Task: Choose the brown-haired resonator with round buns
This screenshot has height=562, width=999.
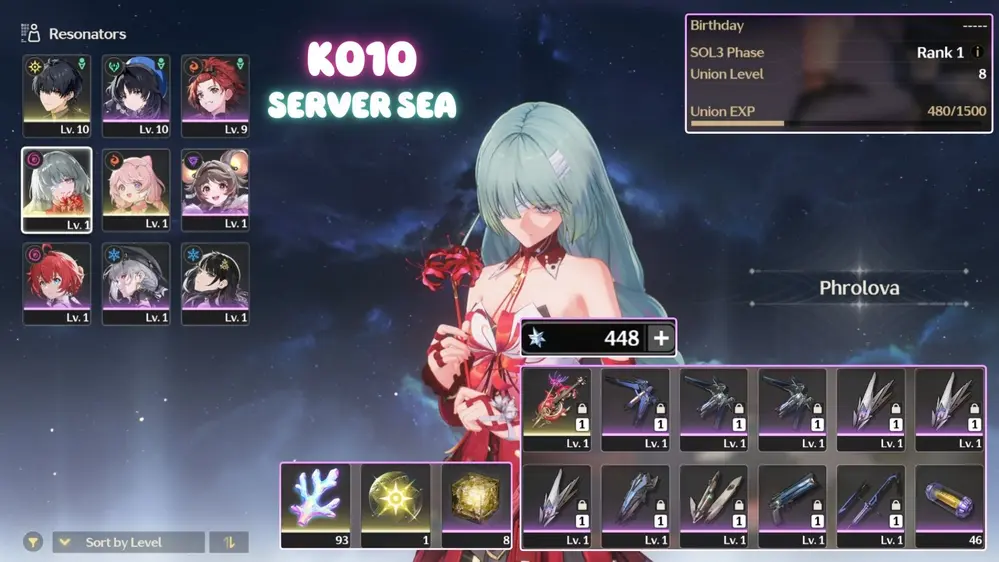Action: pos(215,190)
